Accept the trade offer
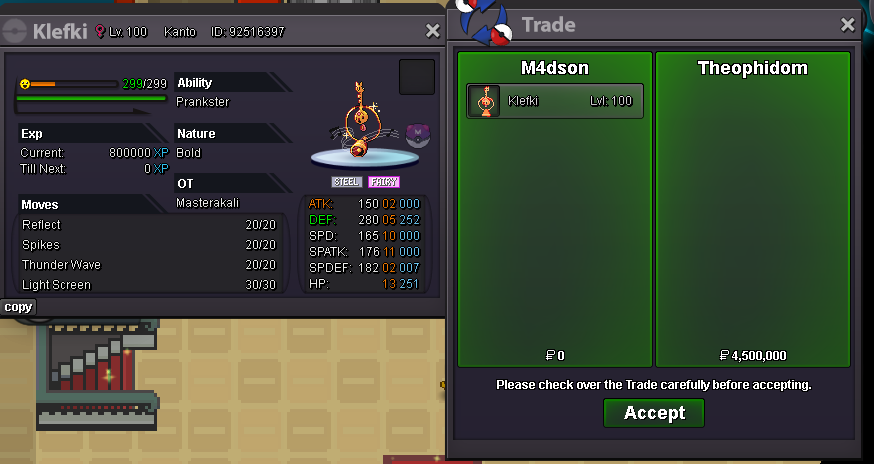The image size is (874, 464). (654, 413)
